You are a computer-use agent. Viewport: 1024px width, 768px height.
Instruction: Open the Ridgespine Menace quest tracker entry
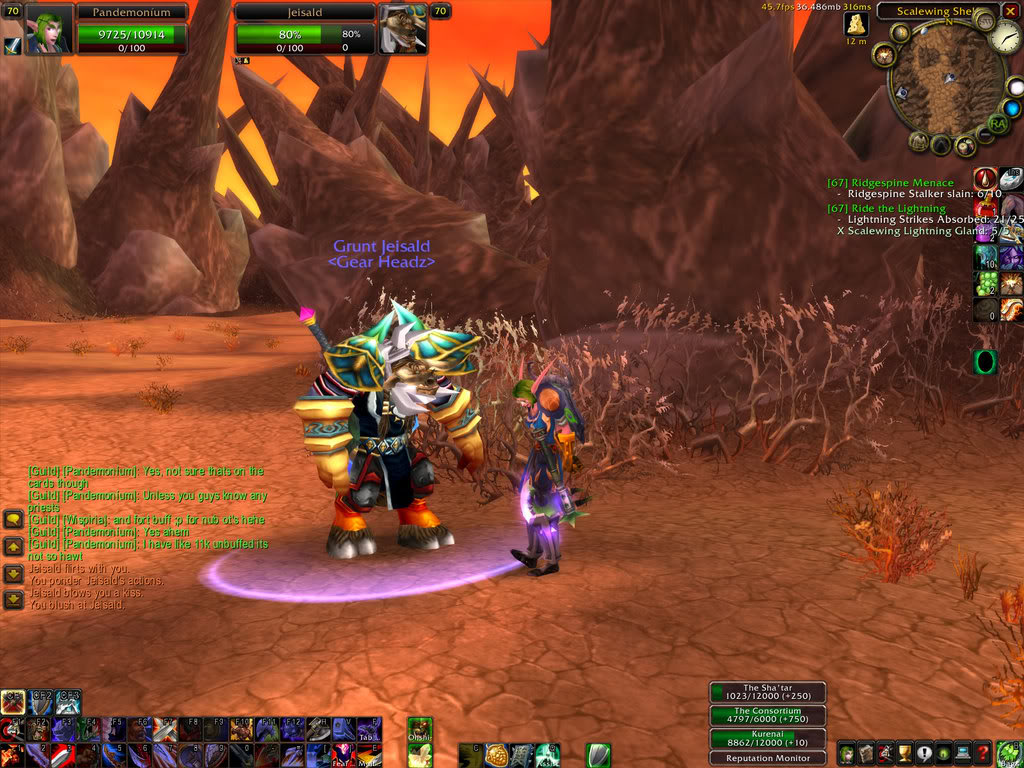point(890,183)
